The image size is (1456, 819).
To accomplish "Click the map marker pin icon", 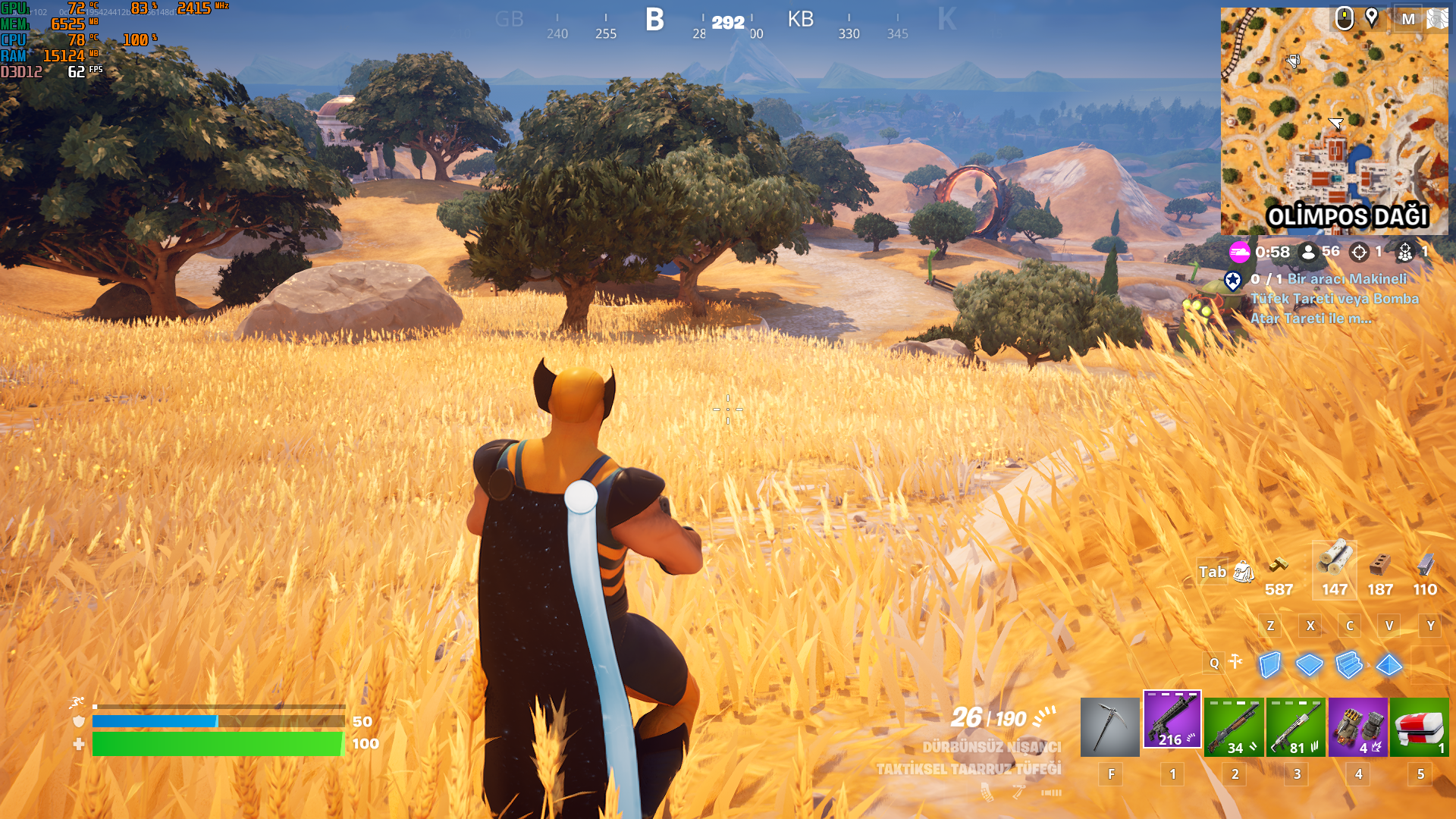I will point(1372,17).
